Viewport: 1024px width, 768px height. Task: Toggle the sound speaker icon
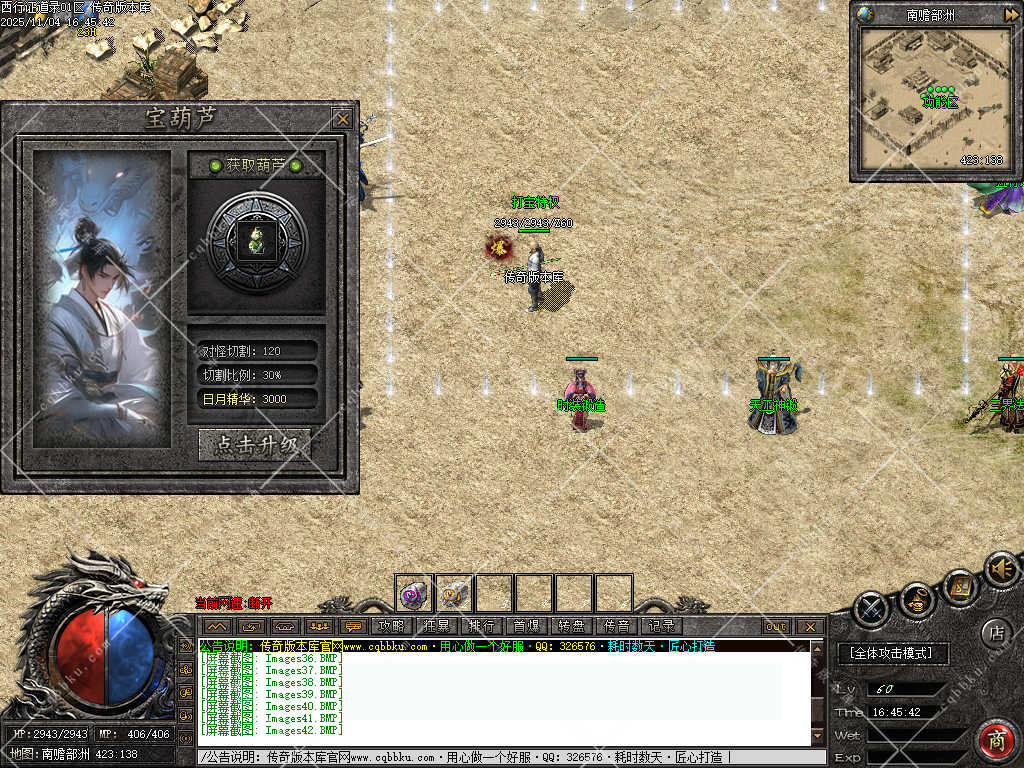[x=1001, y=569]
